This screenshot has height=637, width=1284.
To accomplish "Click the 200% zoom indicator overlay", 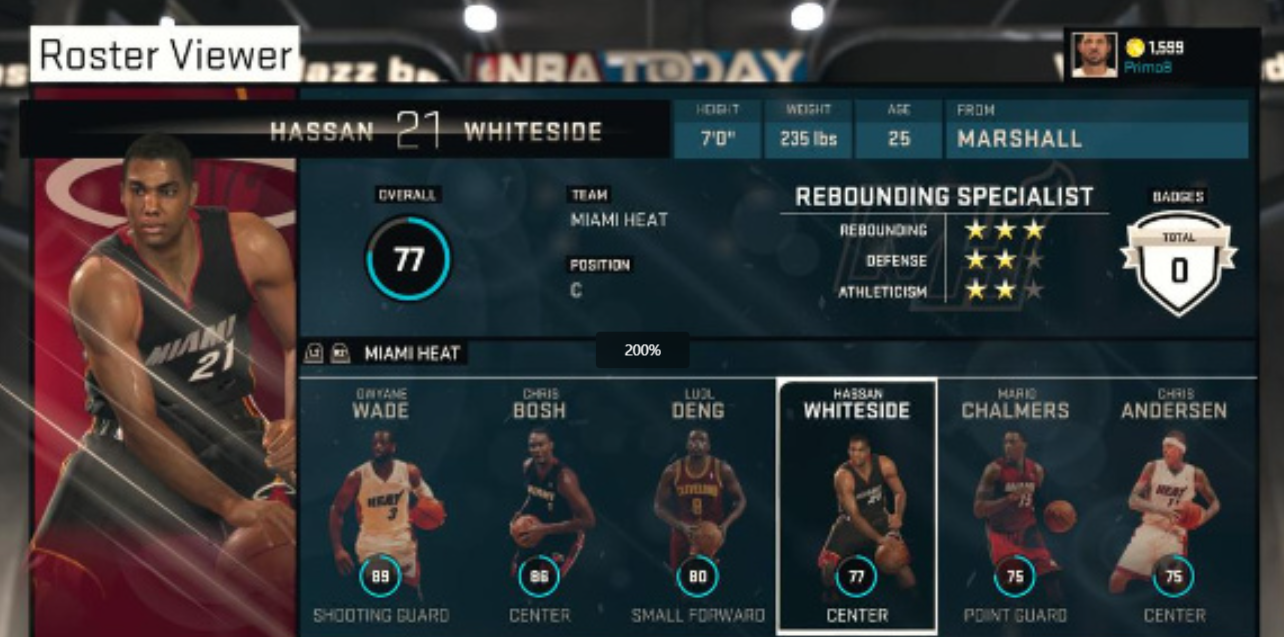I will point(642,350).
